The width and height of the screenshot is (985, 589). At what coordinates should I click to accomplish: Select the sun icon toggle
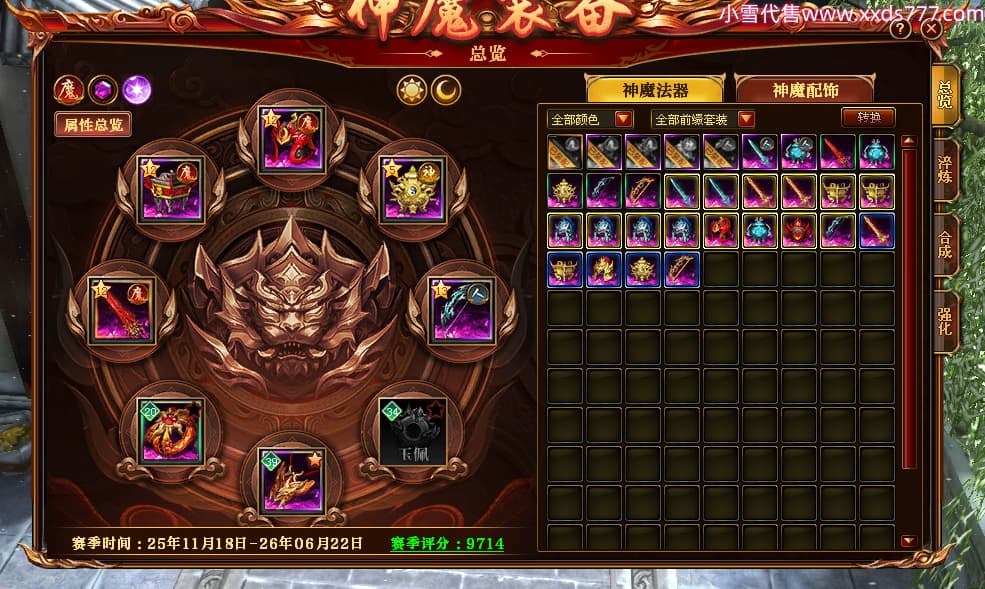tap(411, 91)
